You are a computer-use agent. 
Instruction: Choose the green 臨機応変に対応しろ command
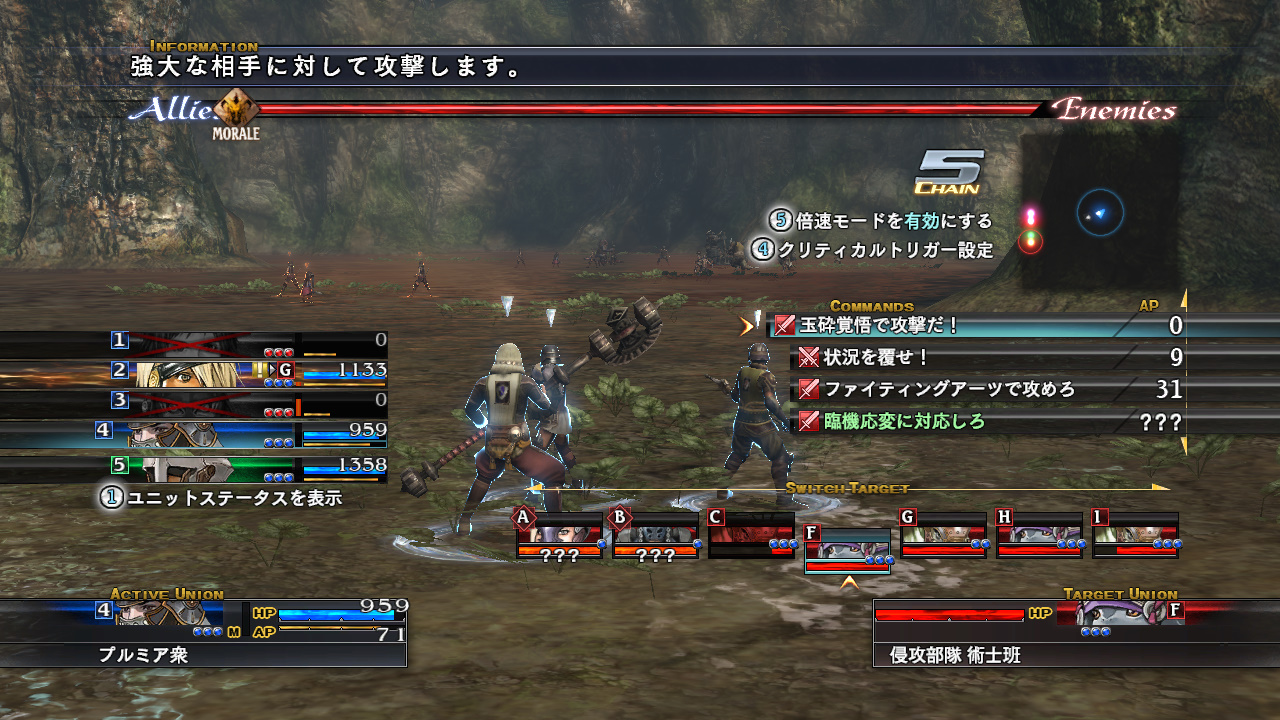click(x=904, y=422)
